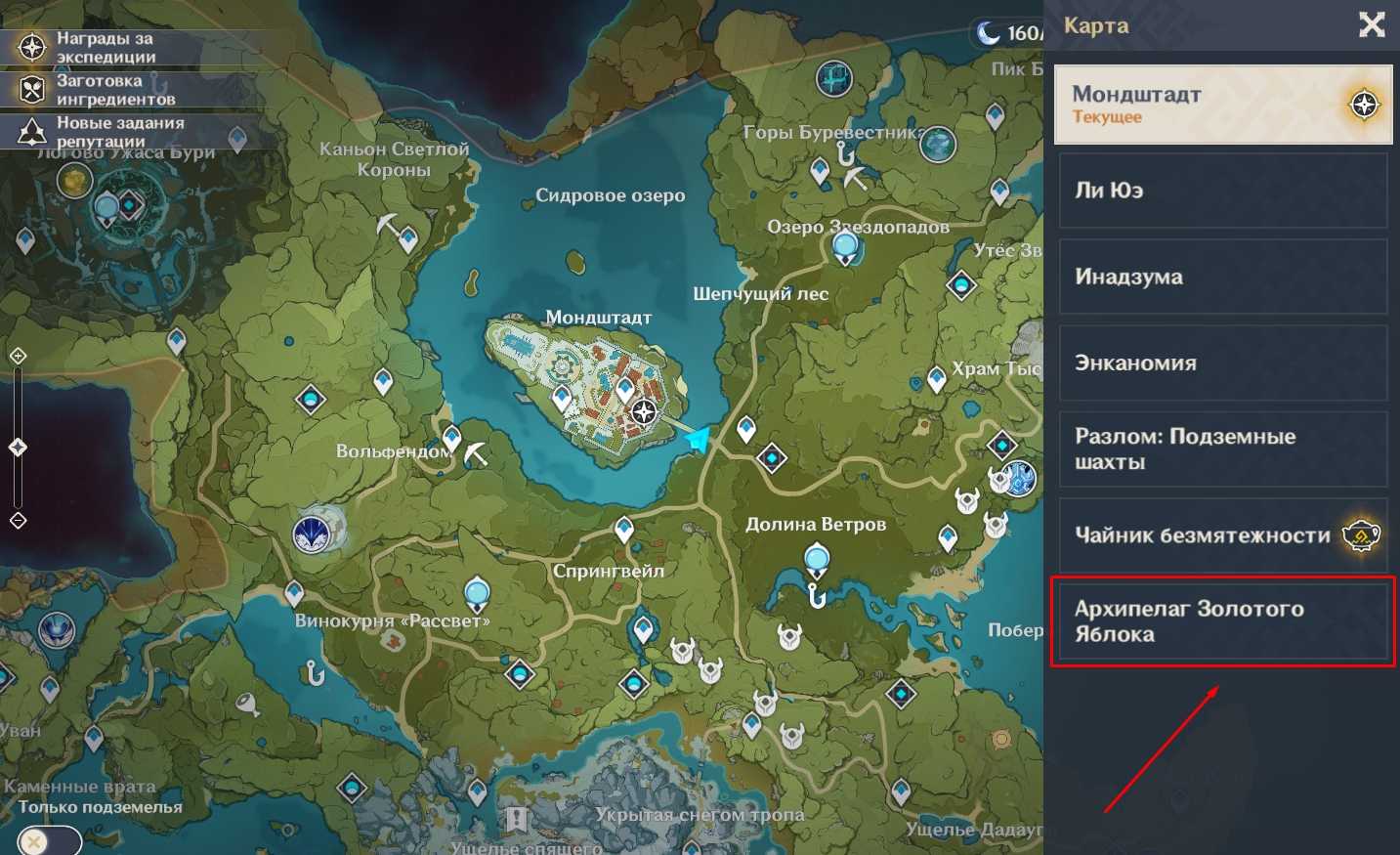Click the Спрингвейл teleport waypoint marker
This screenshot has height=855, width=1400.
(624, 530)
